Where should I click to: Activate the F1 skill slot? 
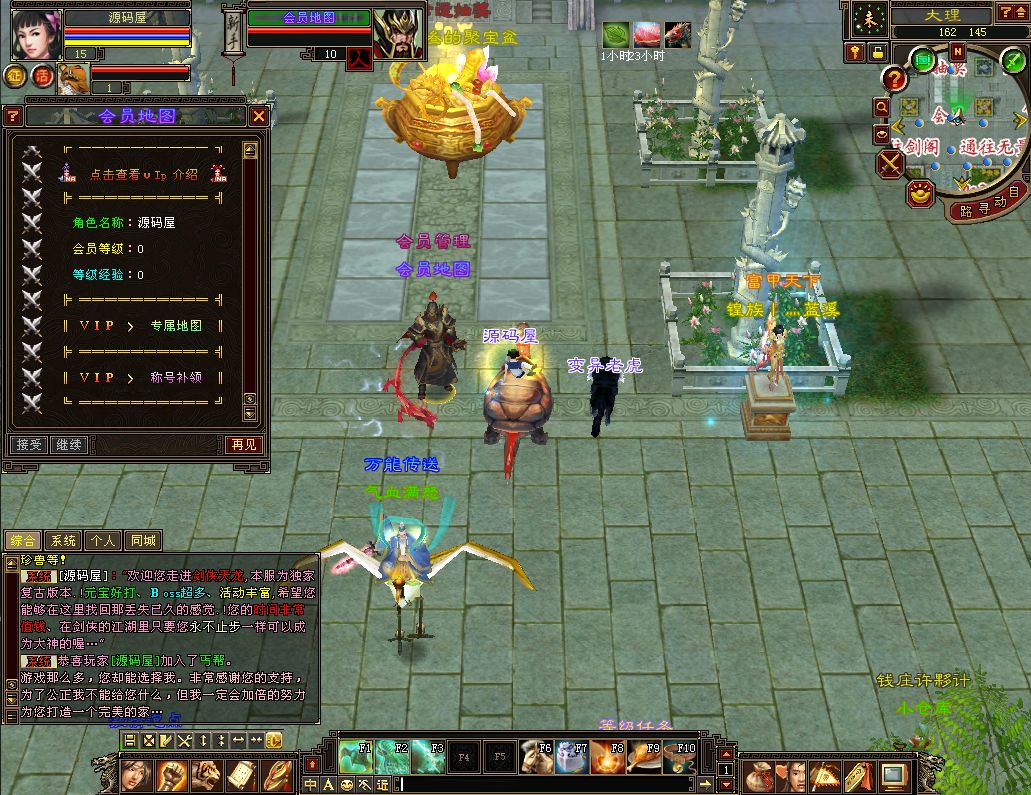tap(355, 757)
